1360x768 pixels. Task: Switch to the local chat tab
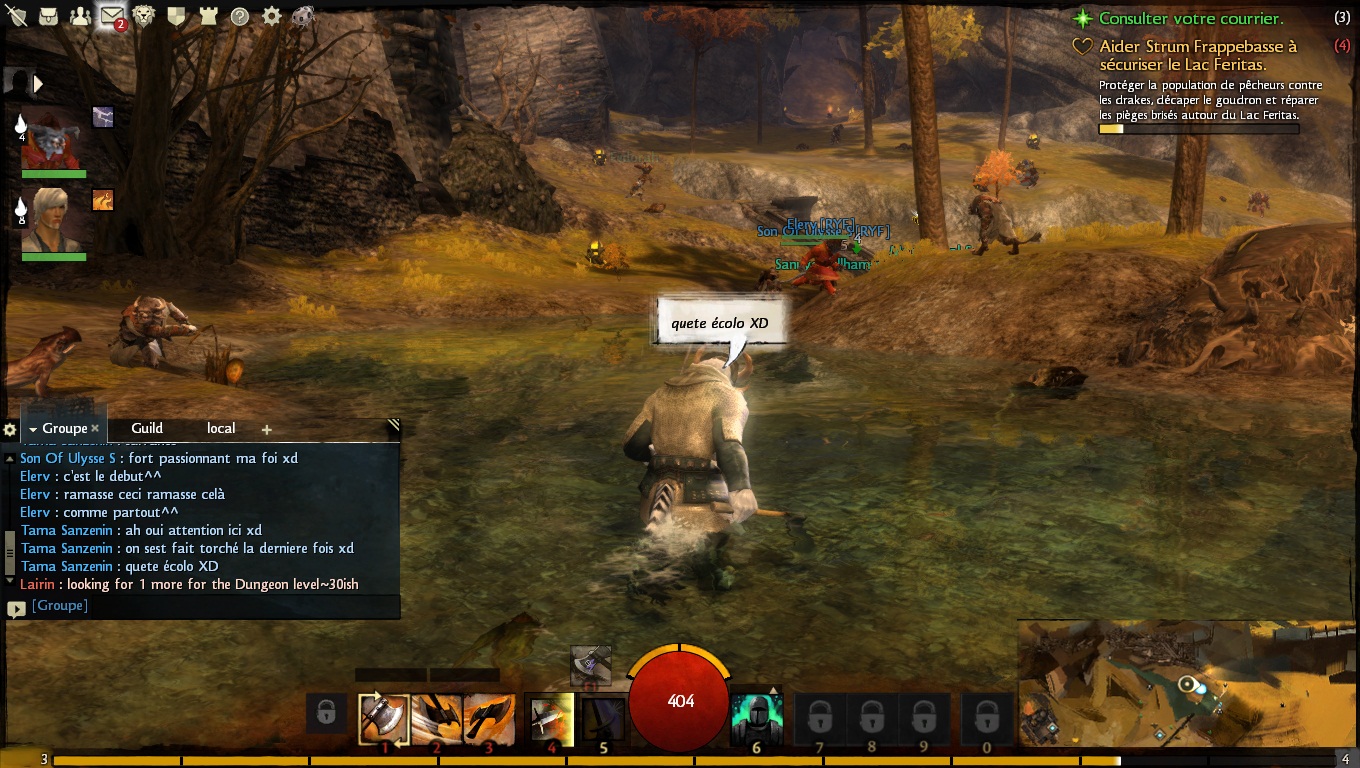221,428
